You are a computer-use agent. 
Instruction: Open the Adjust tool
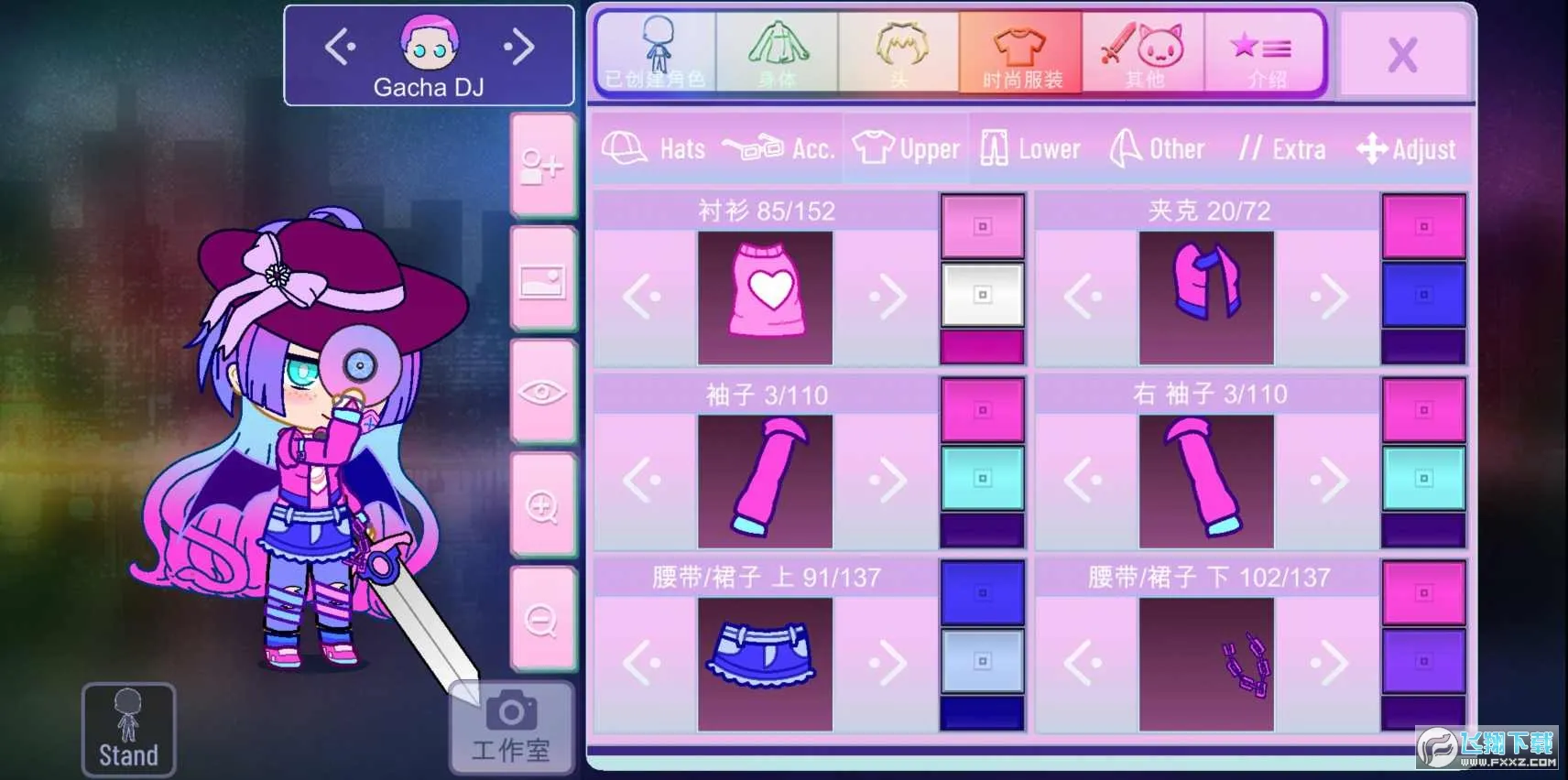[1408, 147]
